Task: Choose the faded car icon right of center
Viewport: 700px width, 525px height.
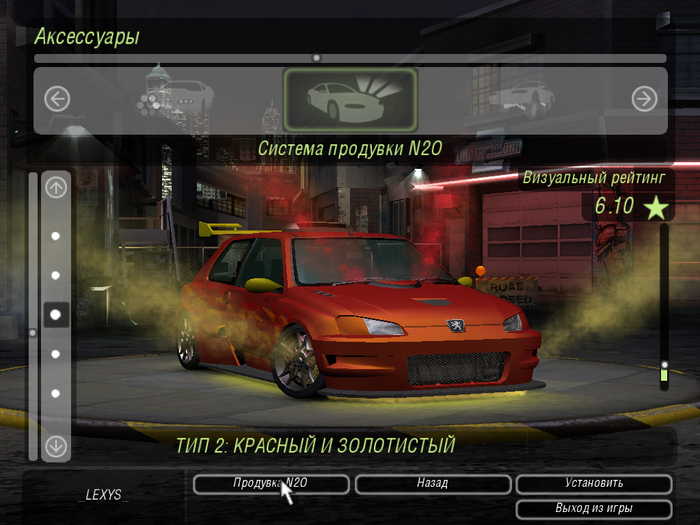Action: 520,97
